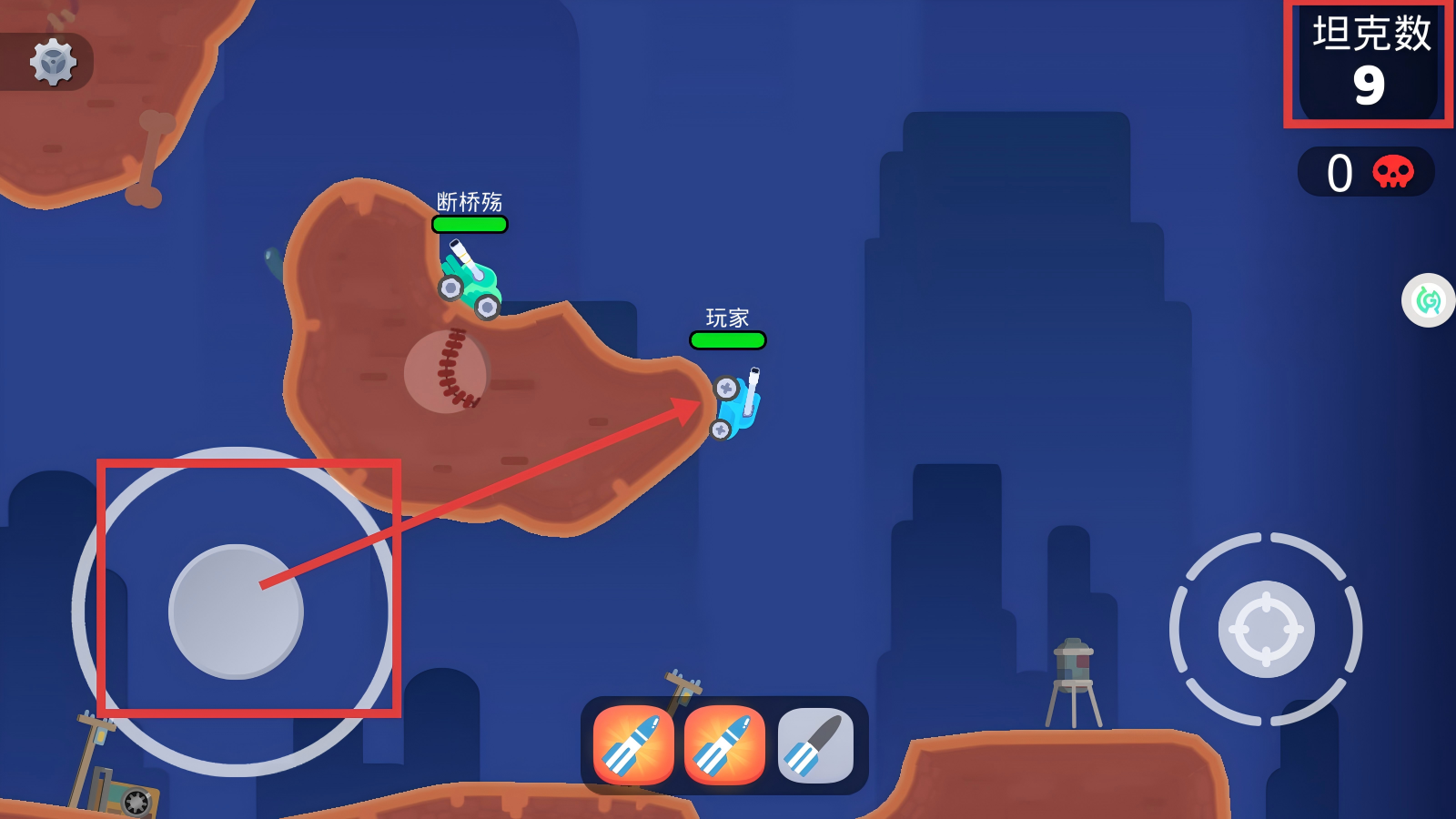Select the grey missile weapon slot
The image size is (1456, 819).
click(x=815, y=745)
